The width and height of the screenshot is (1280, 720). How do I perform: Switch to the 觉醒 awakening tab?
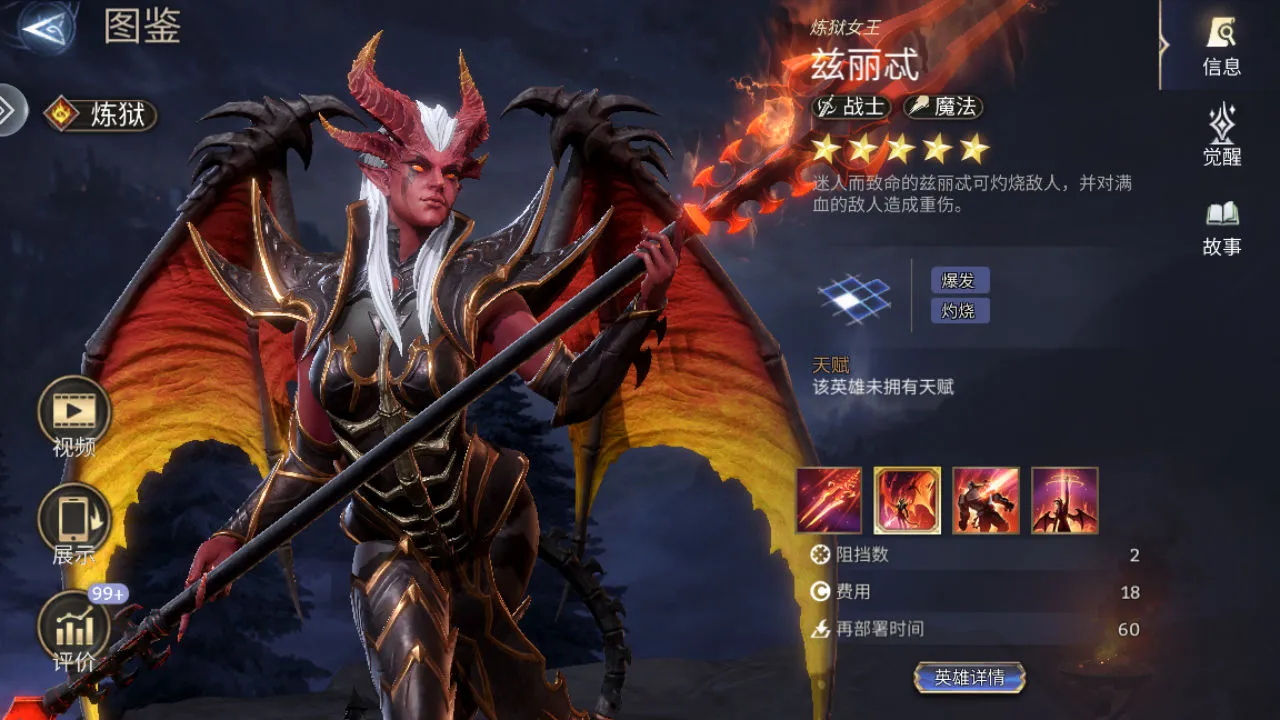click(1221, 135)
